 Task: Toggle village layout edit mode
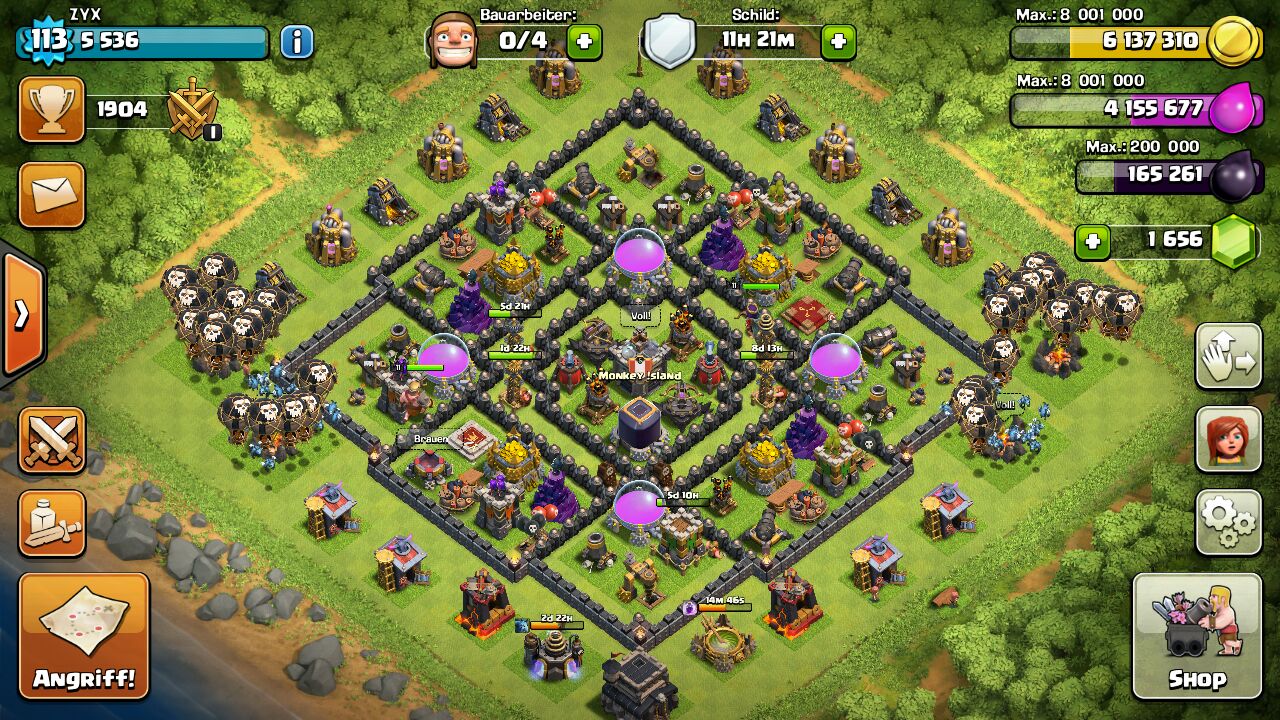tap(1228, 356)
